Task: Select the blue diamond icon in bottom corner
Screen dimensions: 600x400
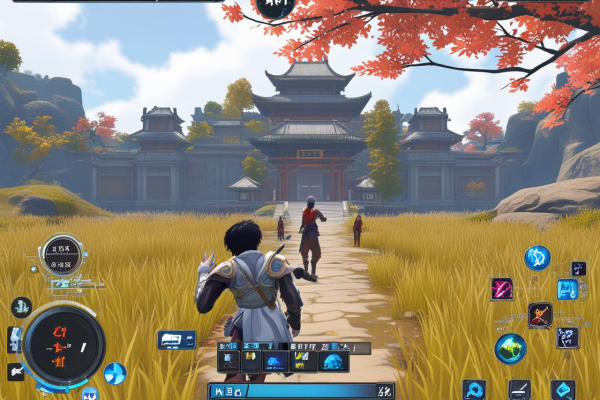Action: 563,389
